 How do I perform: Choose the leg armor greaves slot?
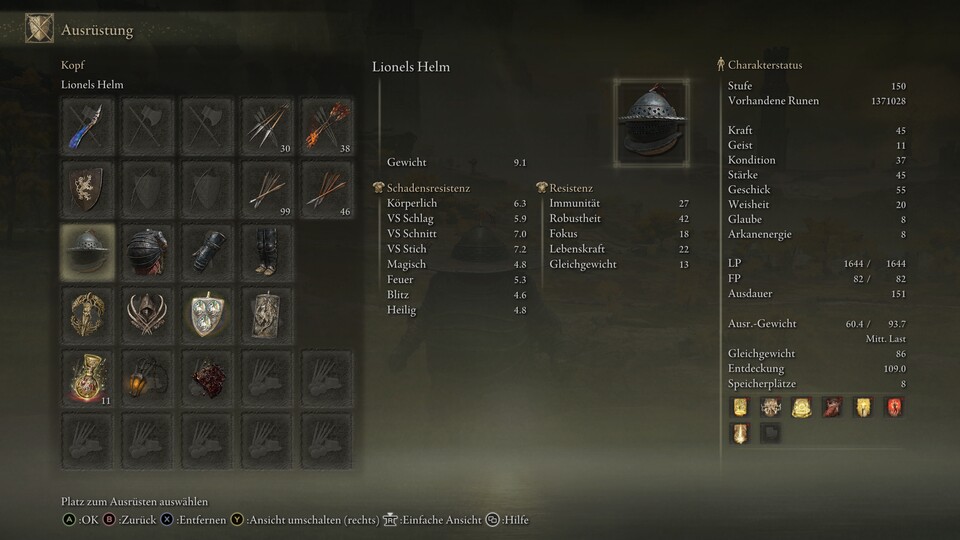[x=267, y=251]
